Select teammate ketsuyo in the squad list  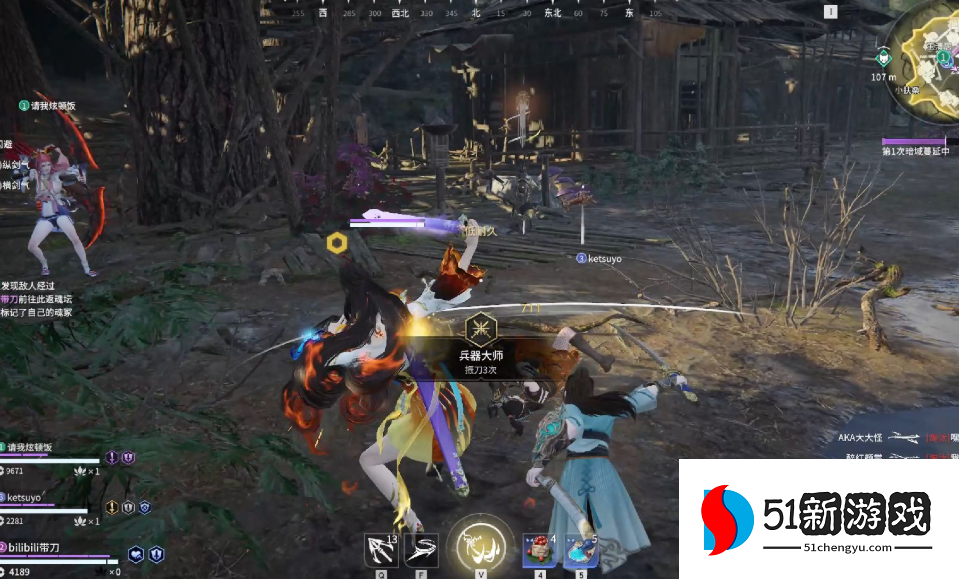point(24,497)
